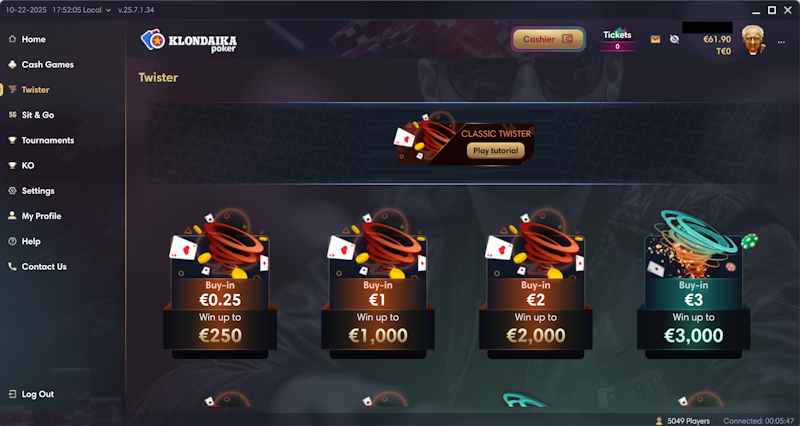800x426 pixels.
Task: Open the Help page
Action: tap(31, 241)
